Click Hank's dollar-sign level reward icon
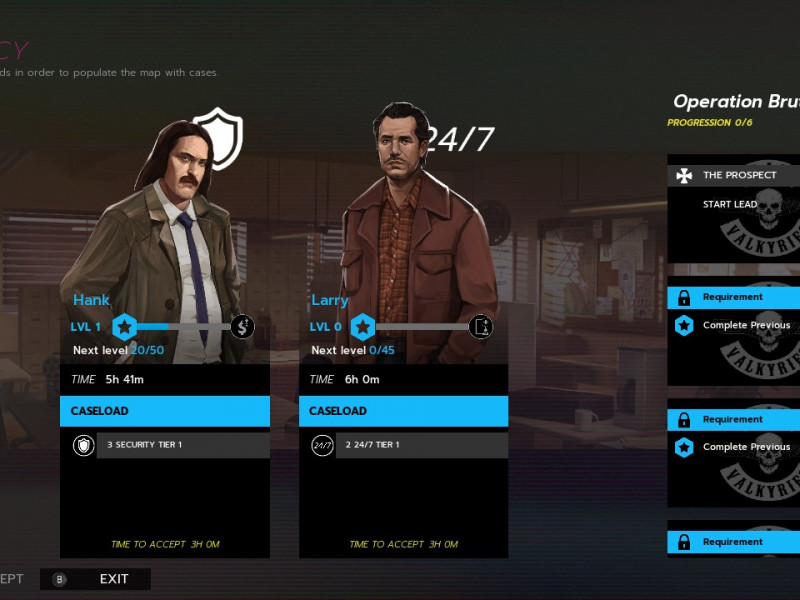Screen dimensions: 800x600 (x=243, y=326)
